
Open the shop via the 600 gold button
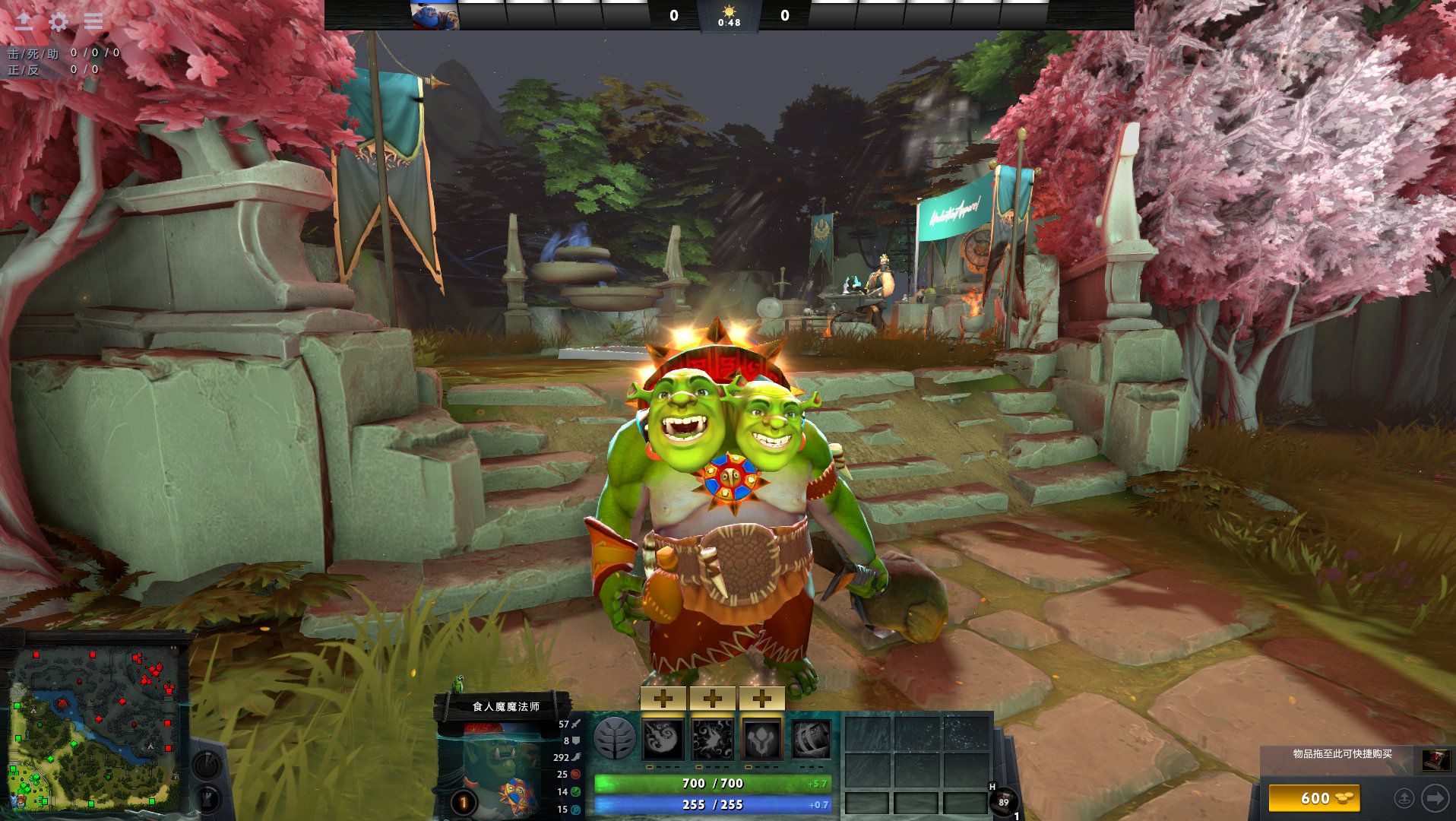pos(1314,798)
